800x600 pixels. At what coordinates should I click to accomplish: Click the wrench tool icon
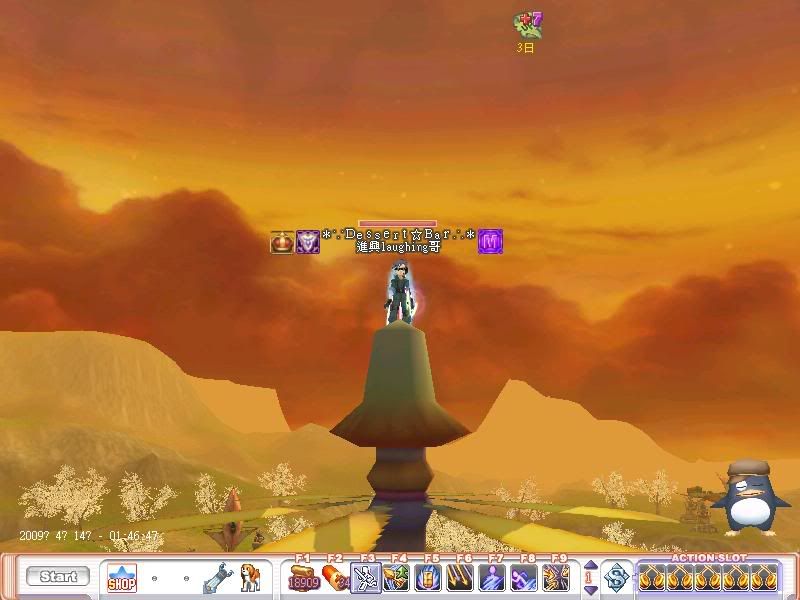tap(217, 577)
